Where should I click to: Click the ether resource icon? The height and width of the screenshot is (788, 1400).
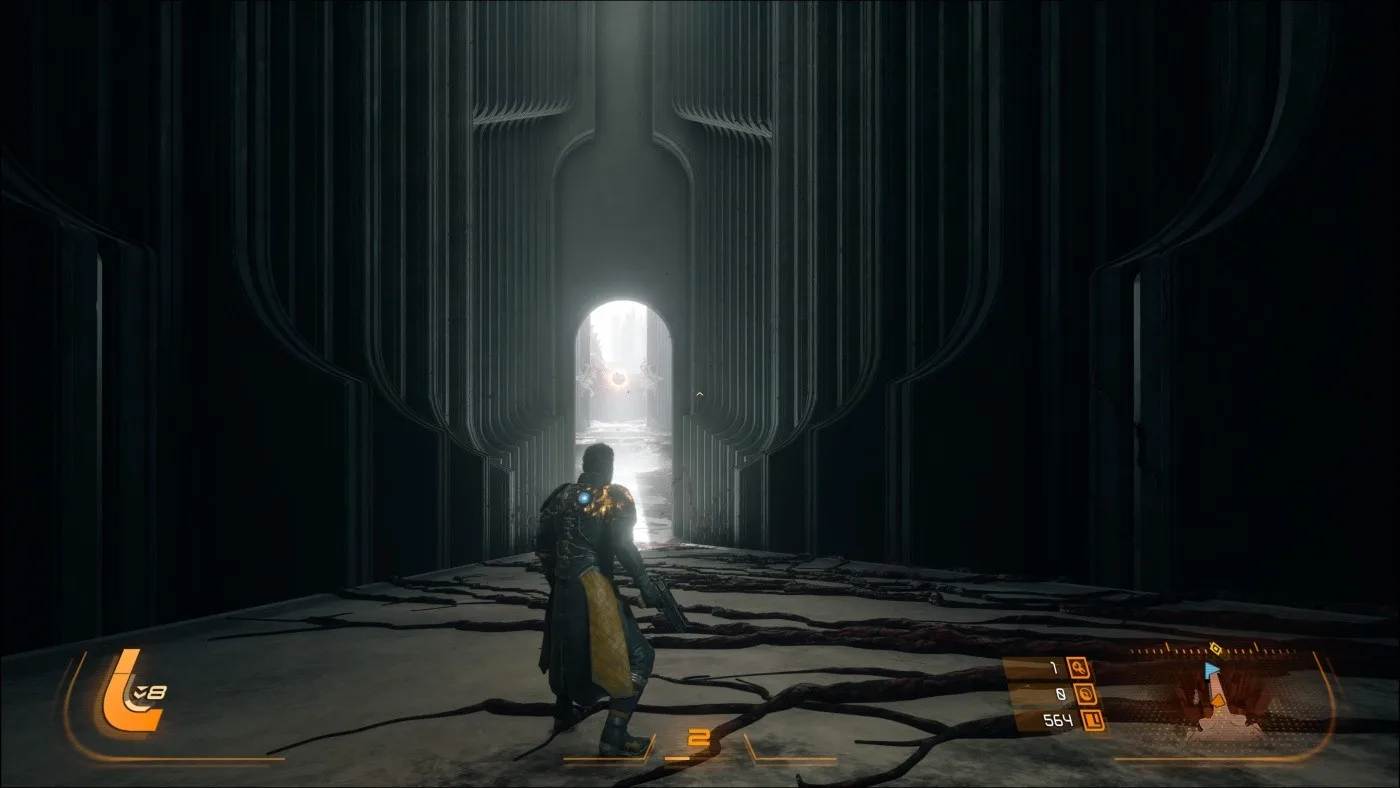pyautogui.click(x=1086, y=694)
